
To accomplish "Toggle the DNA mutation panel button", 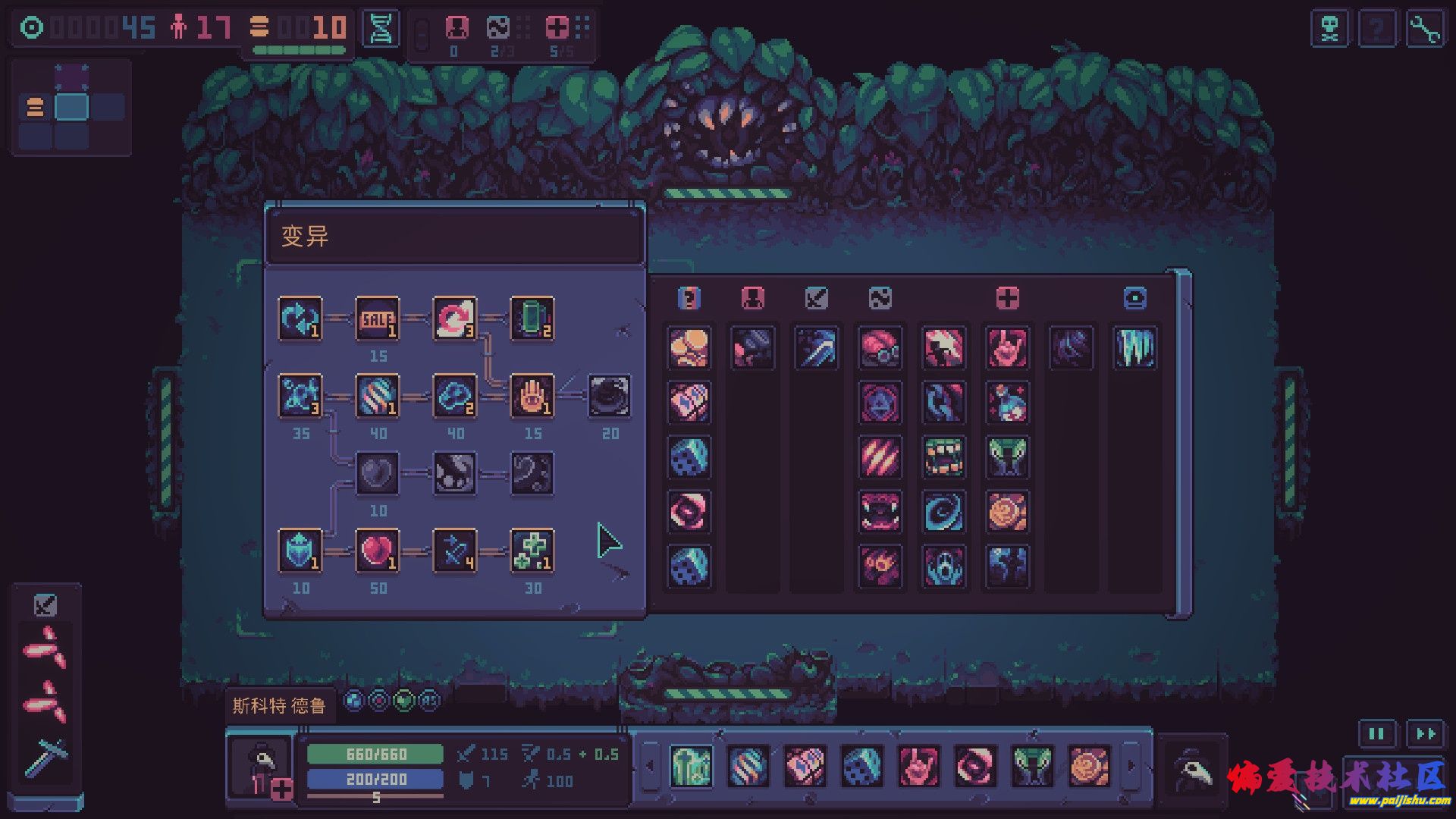I will (380, 30).
